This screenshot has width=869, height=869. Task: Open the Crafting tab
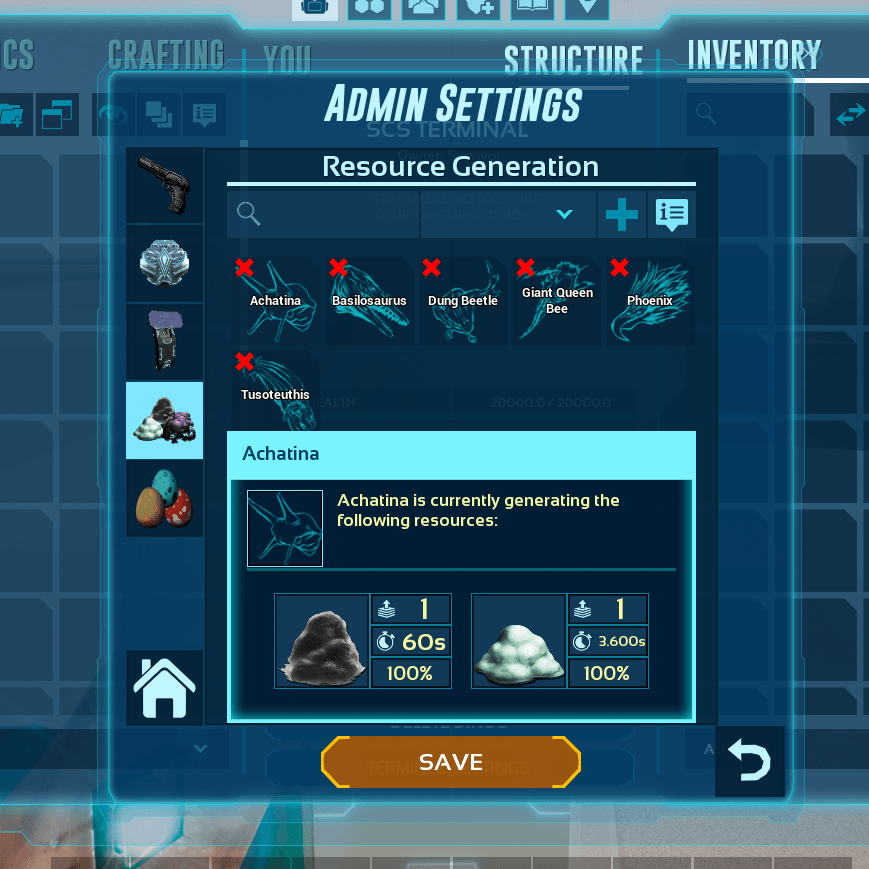(166, 56)
